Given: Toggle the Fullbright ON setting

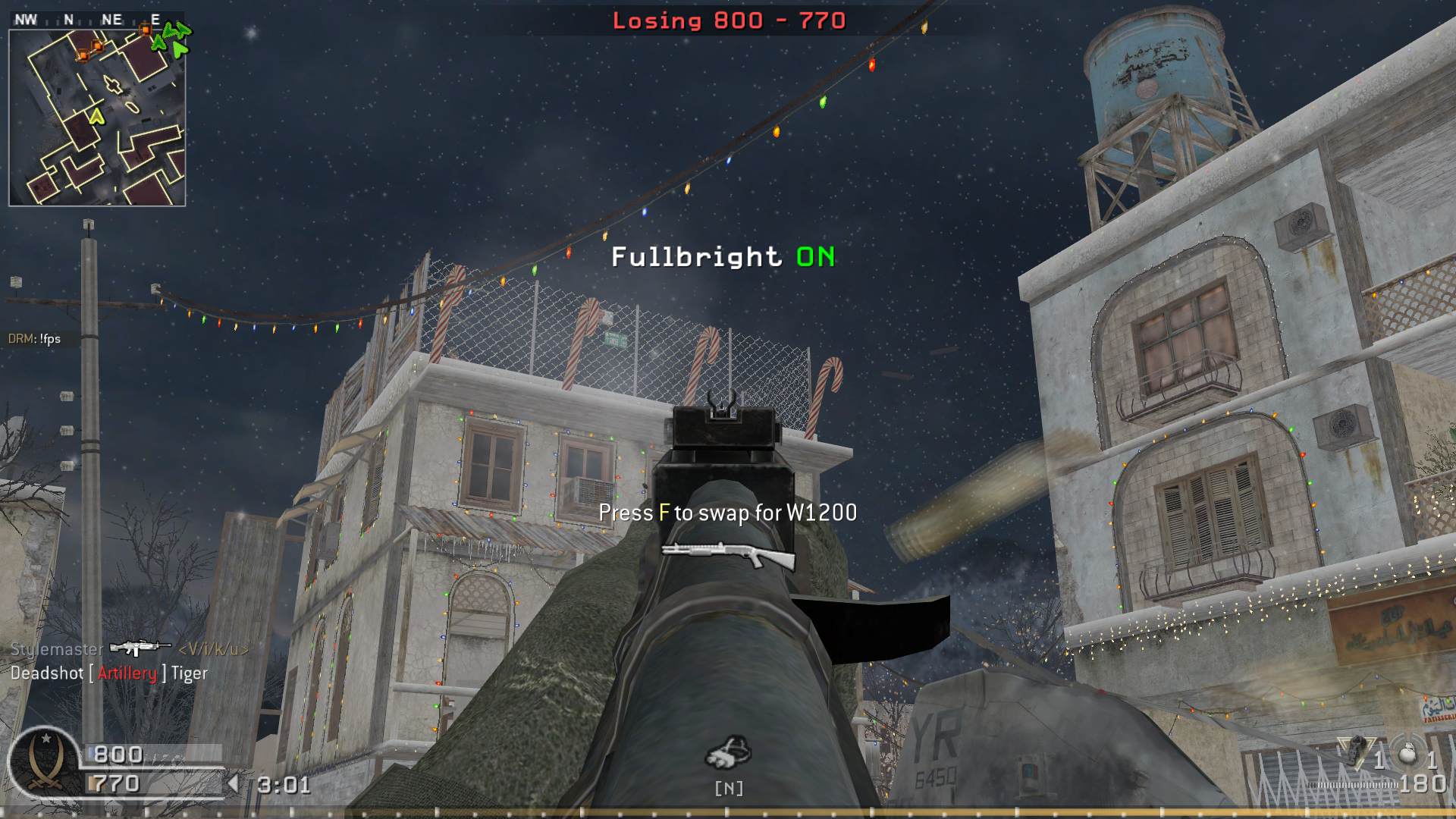Looking at the screenshot, I should click(720, 257).
